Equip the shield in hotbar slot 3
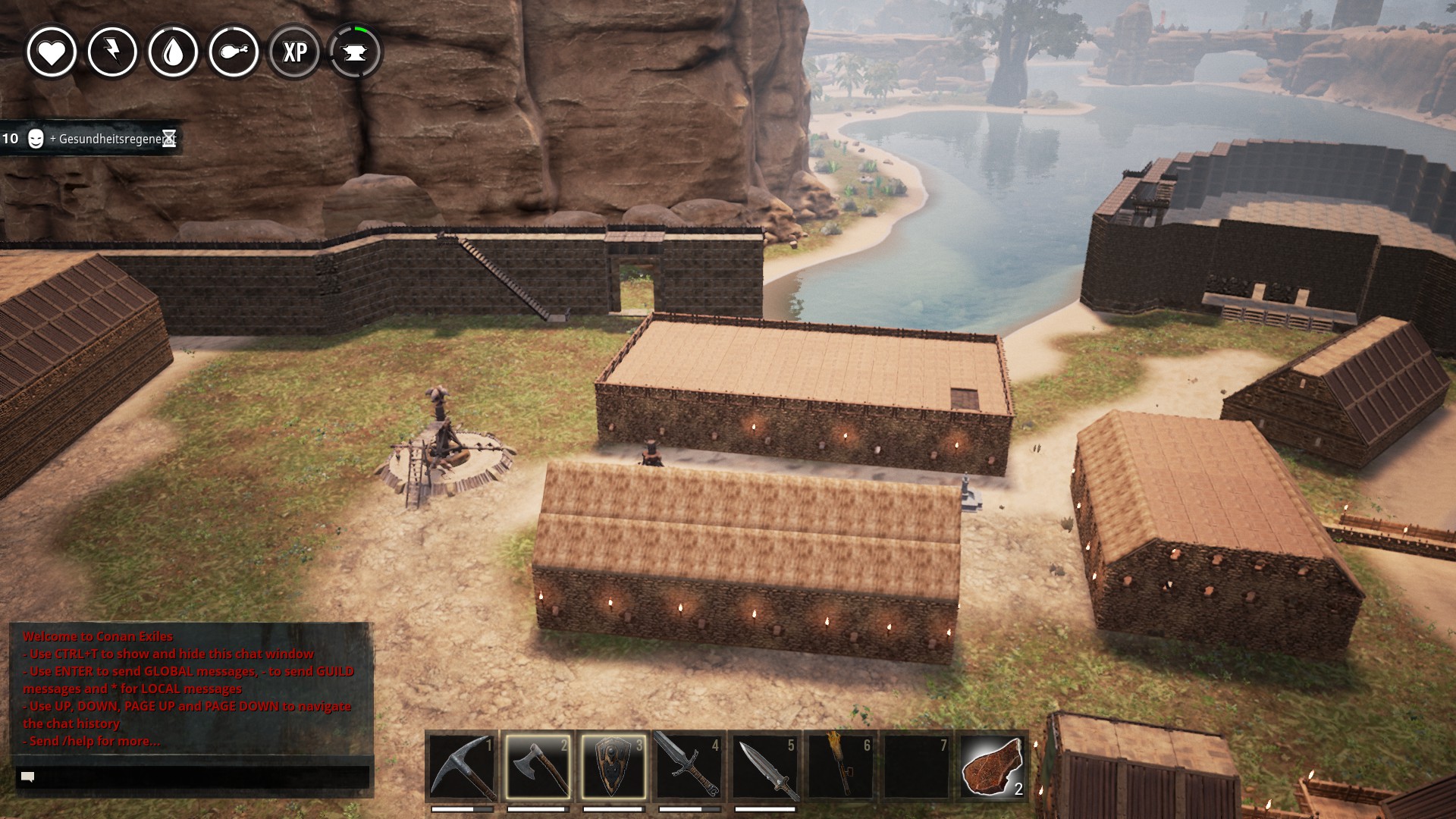1456x819 pixels. tap(613, 766)
